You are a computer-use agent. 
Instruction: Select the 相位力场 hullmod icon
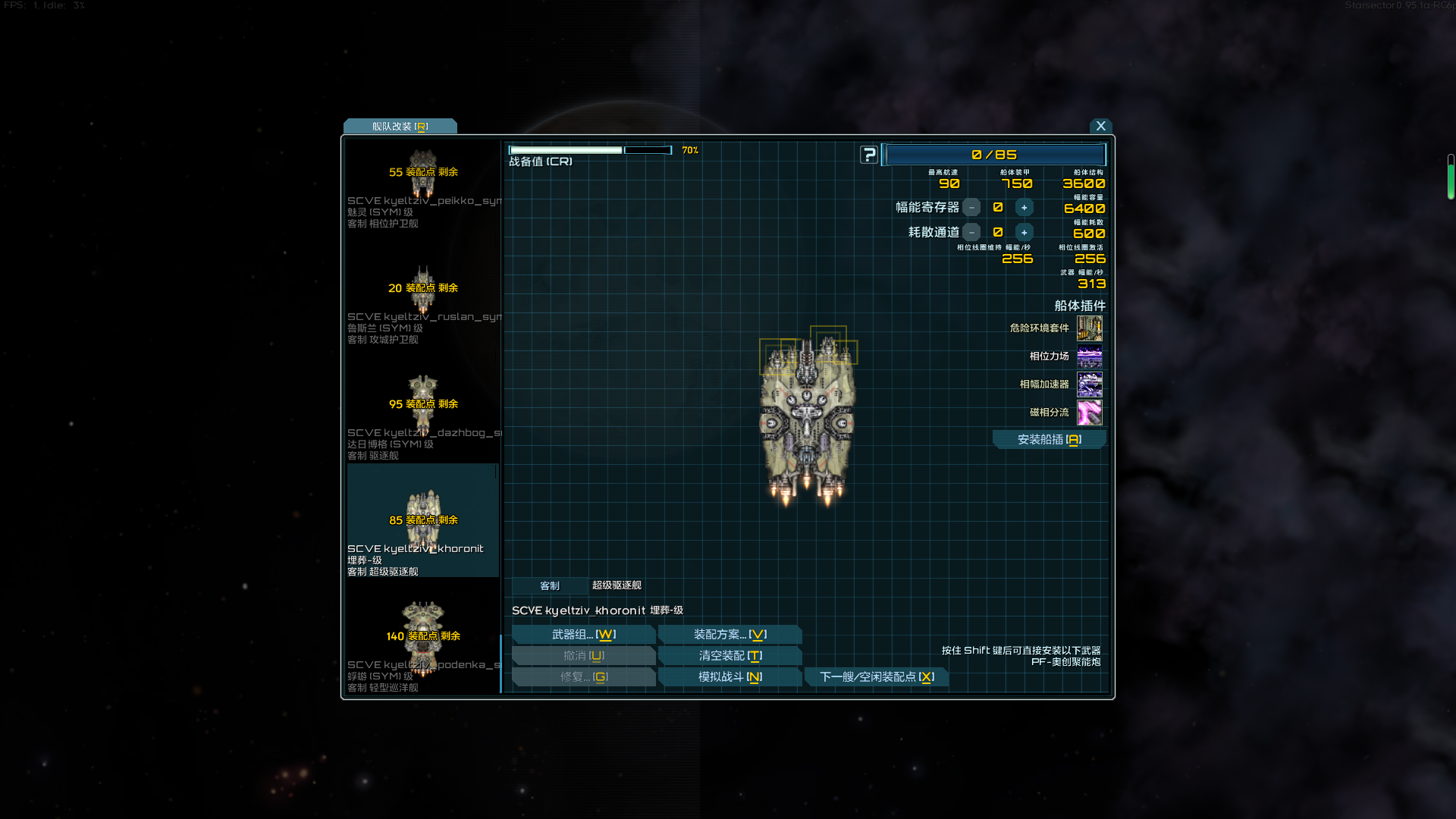(1089, 356)
